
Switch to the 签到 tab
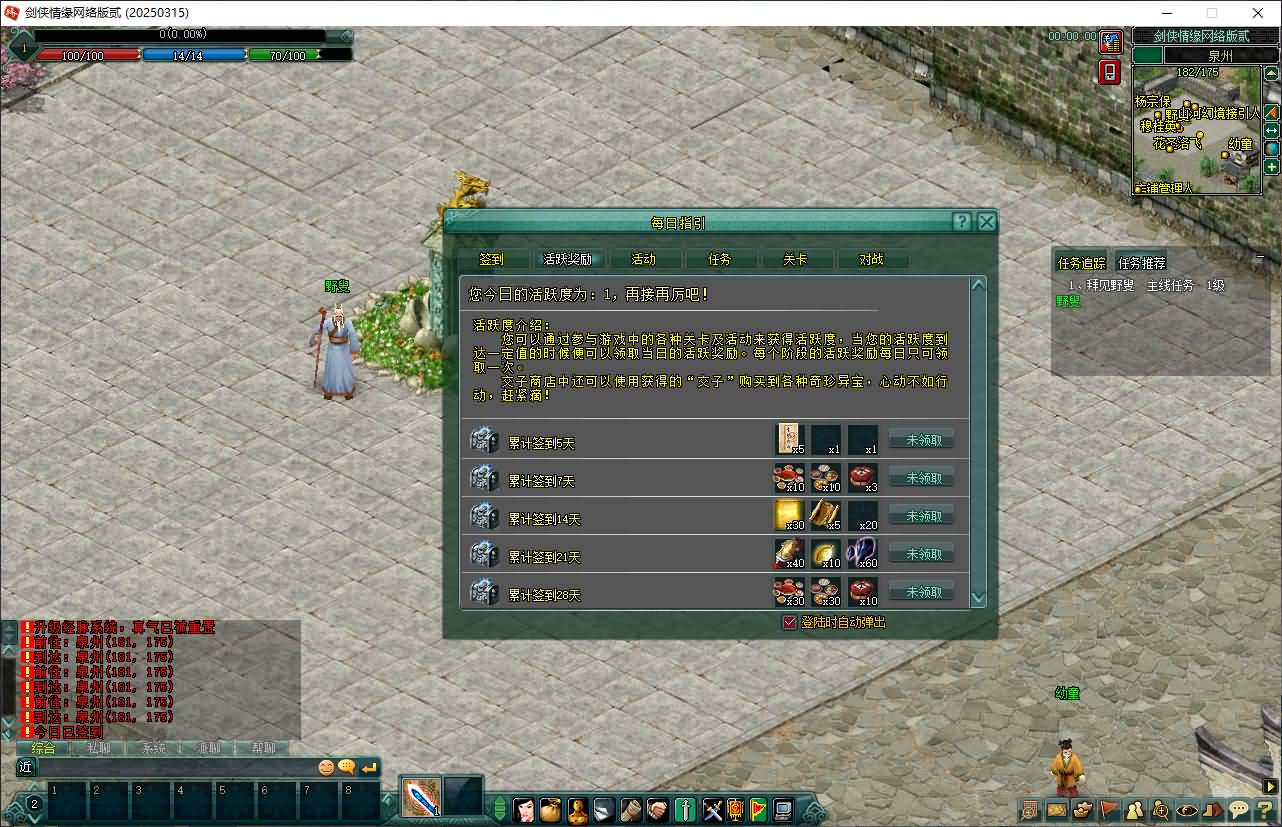(x=491, y=258)
